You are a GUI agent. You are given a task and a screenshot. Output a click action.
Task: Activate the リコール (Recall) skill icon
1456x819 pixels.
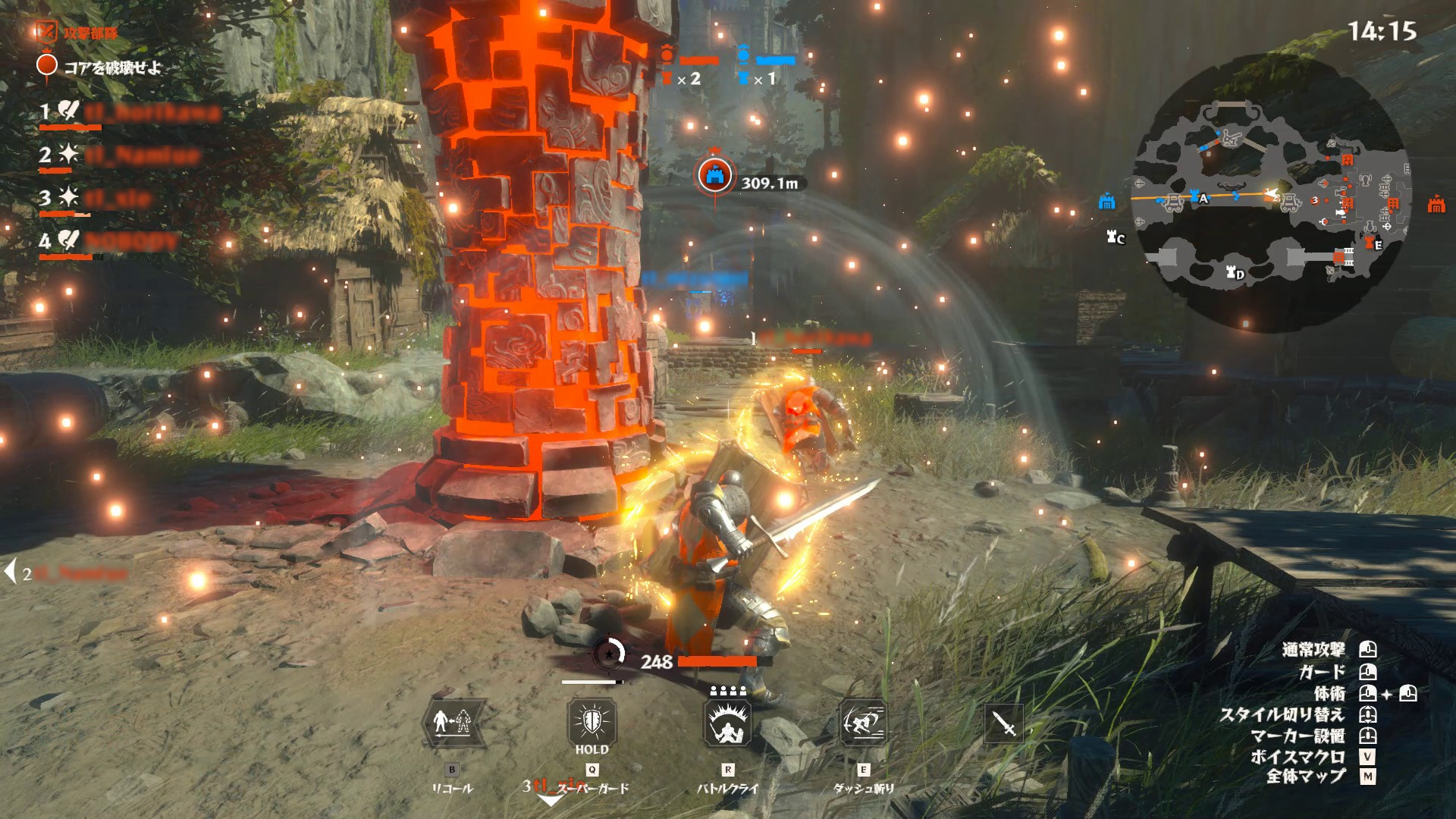pyautogui.click(x=452, y=723)
